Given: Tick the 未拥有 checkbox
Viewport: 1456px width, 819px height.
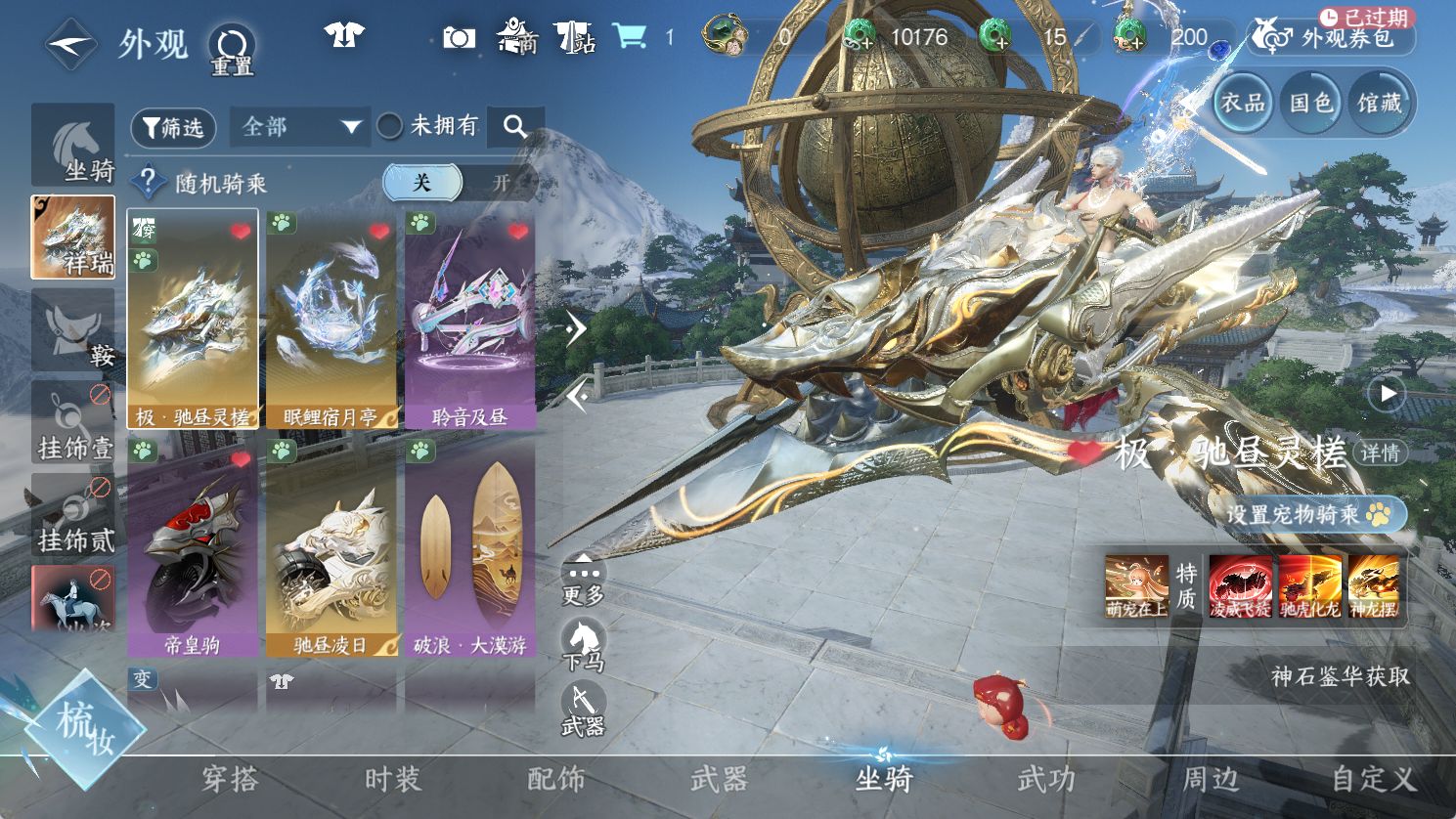Looking at the screenshot, I should (x=390, y=126).
